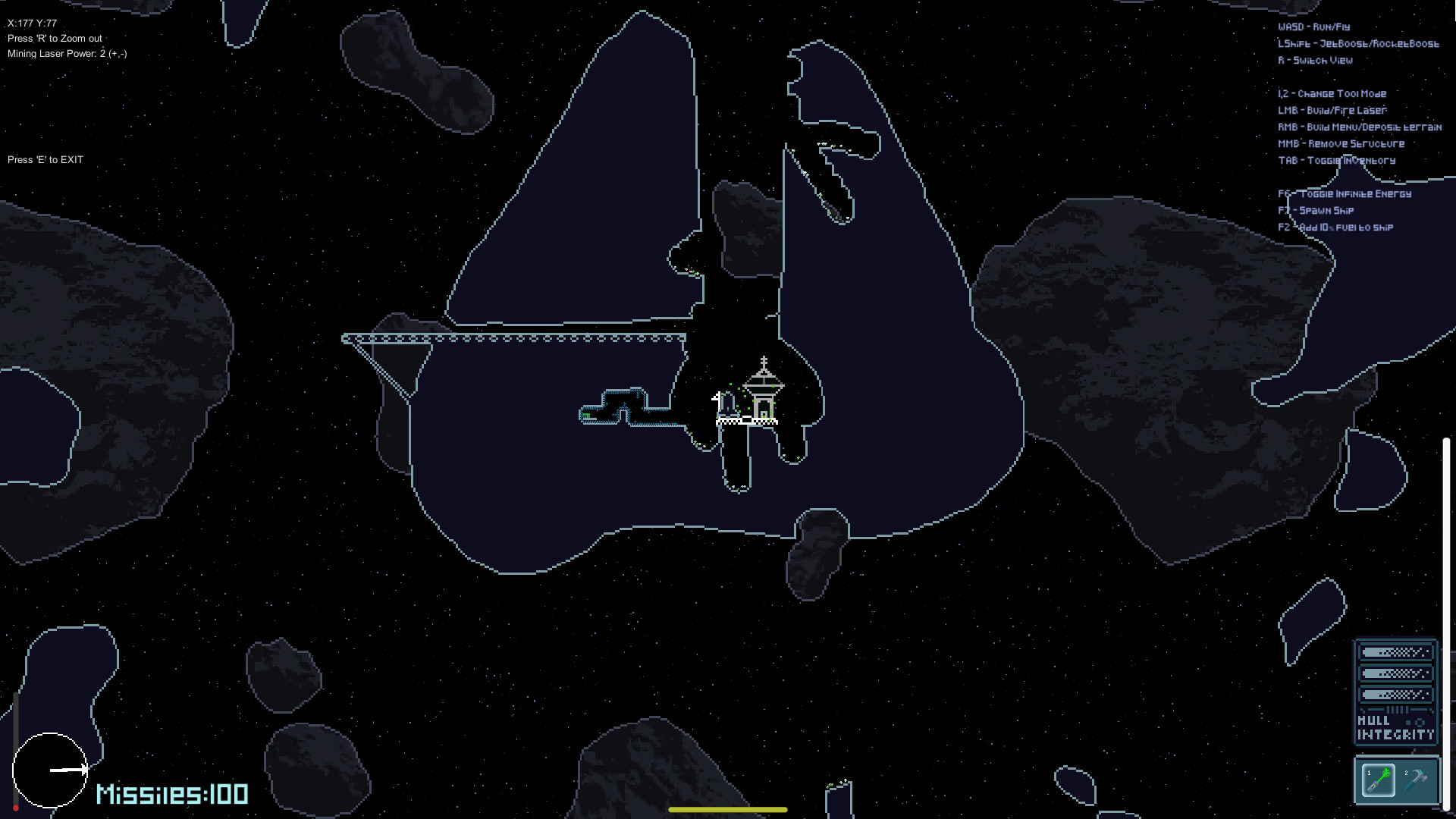Click the 'F2 - Add 10% fuel to ship' hint
The height and width of the screenshot is (819, 1456).
coord(1335,227)
